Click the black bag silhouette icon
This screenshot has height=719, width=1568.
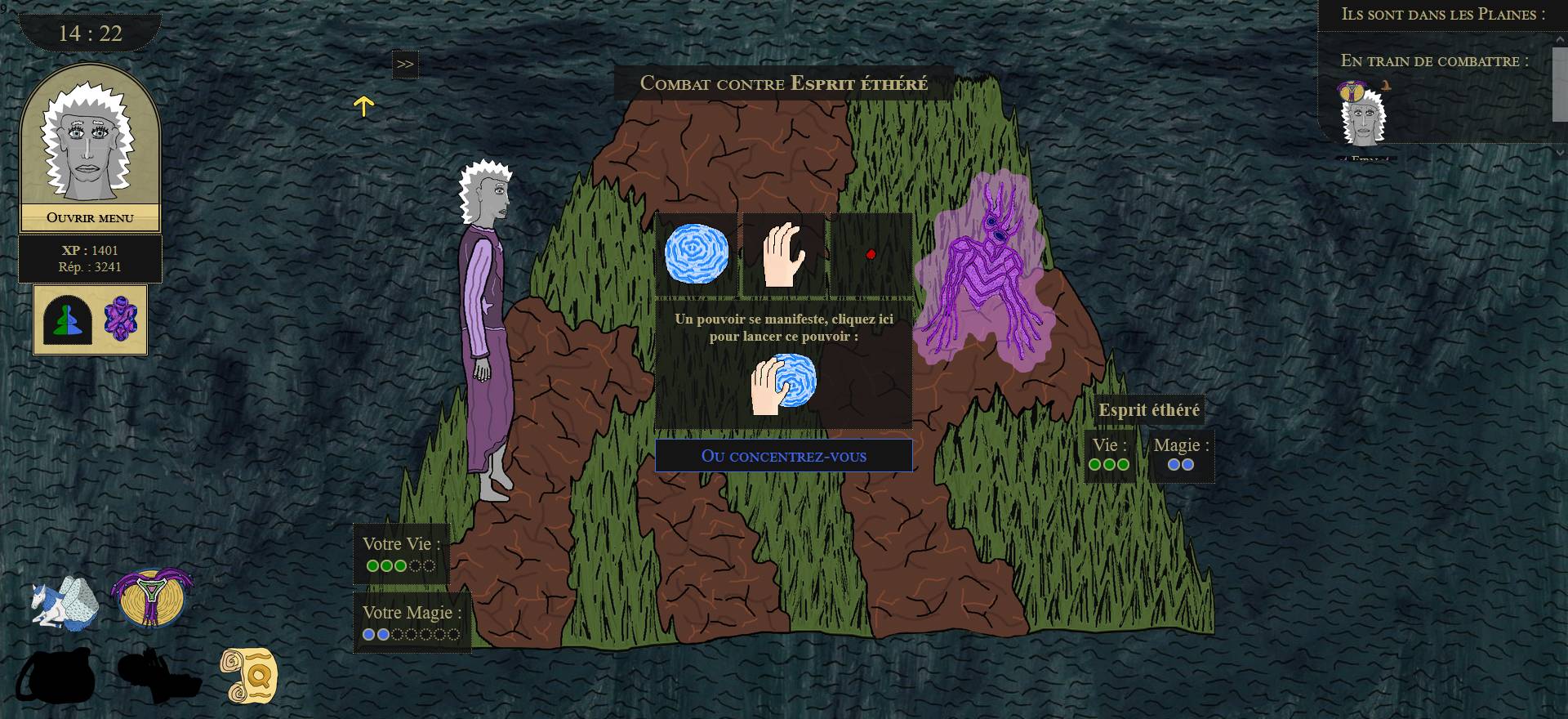56,677
